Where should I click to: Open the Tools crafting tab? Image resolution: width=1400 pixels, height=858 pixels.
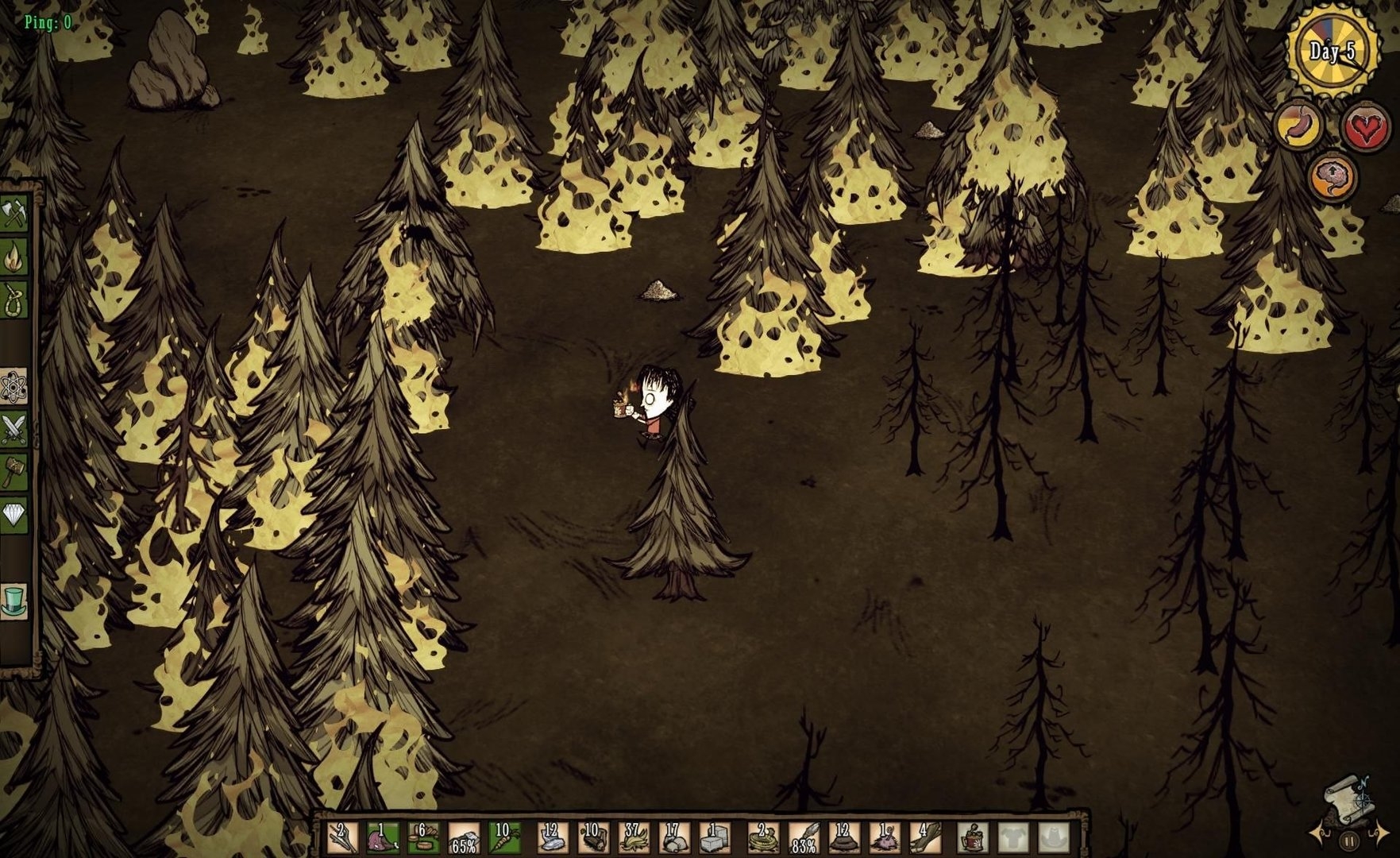point(15,213)
